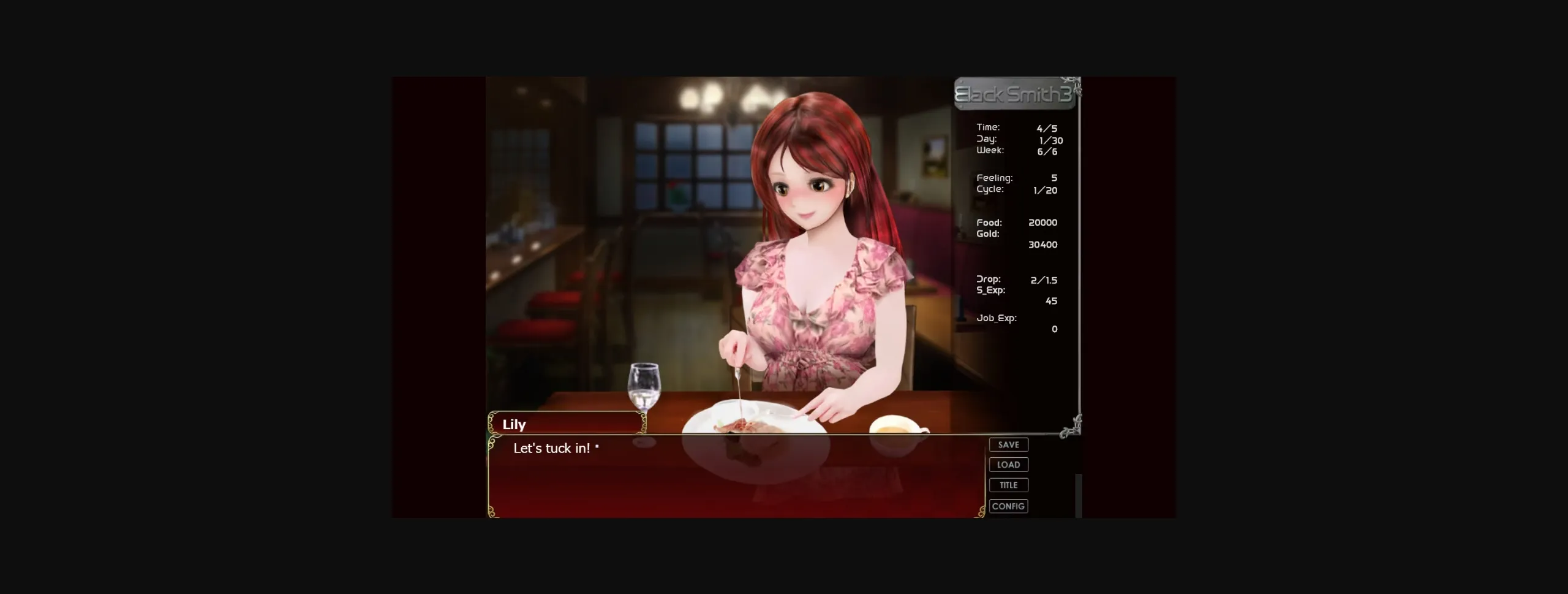Image resolution: width=1568 pixels, height=594 pixels.
Task: Click the LOAD button
Action: 1008,464
